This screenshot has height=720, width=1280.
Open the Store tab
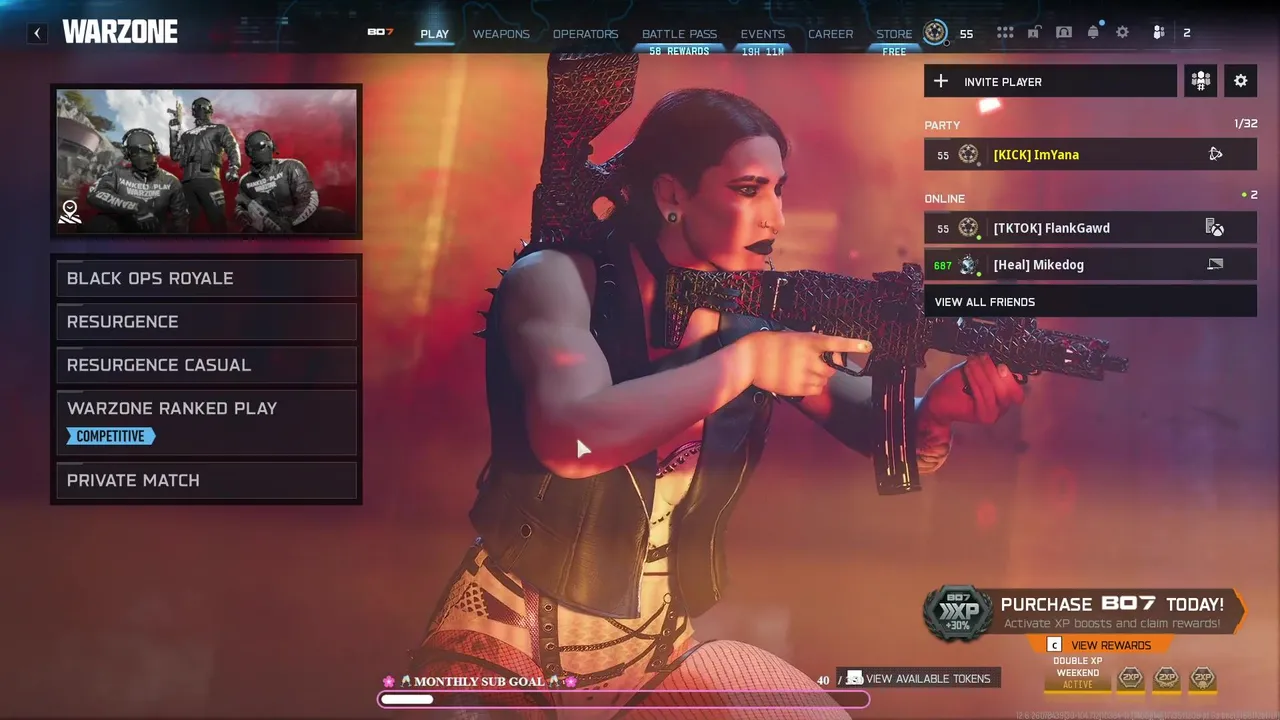(x=894, y=34)
